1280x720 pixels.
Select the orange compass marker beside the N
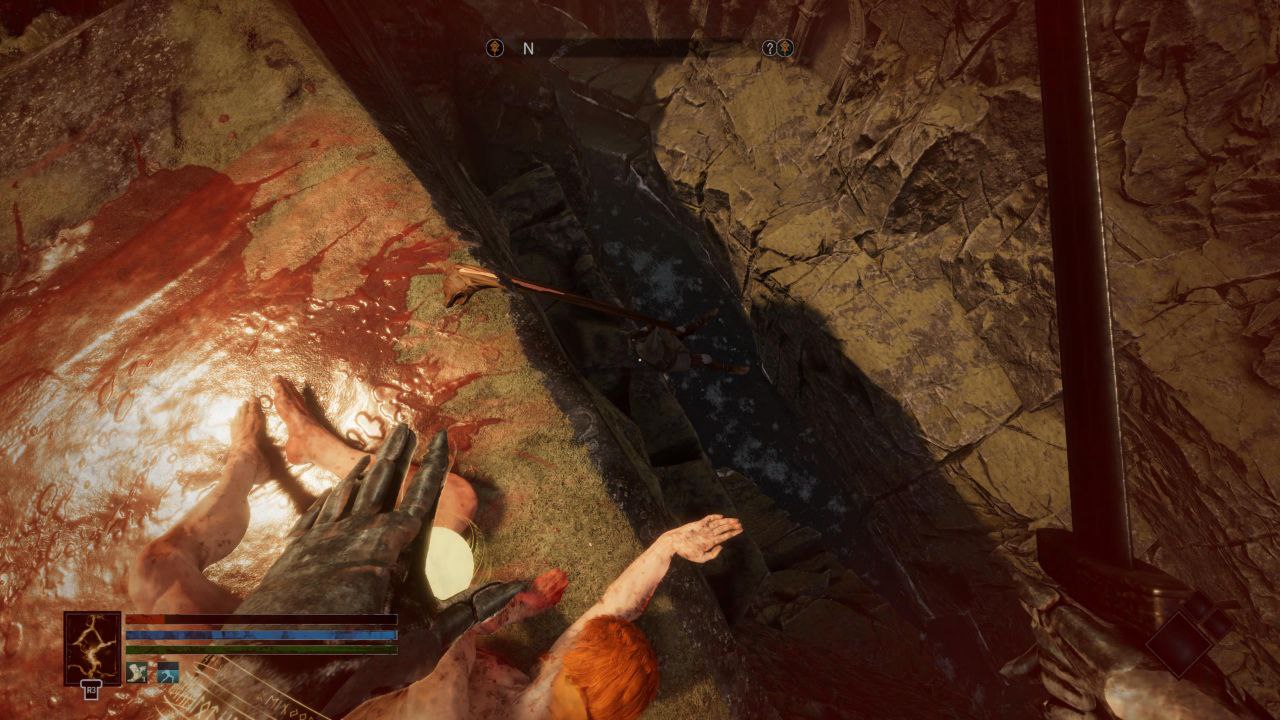click(494, 48)
